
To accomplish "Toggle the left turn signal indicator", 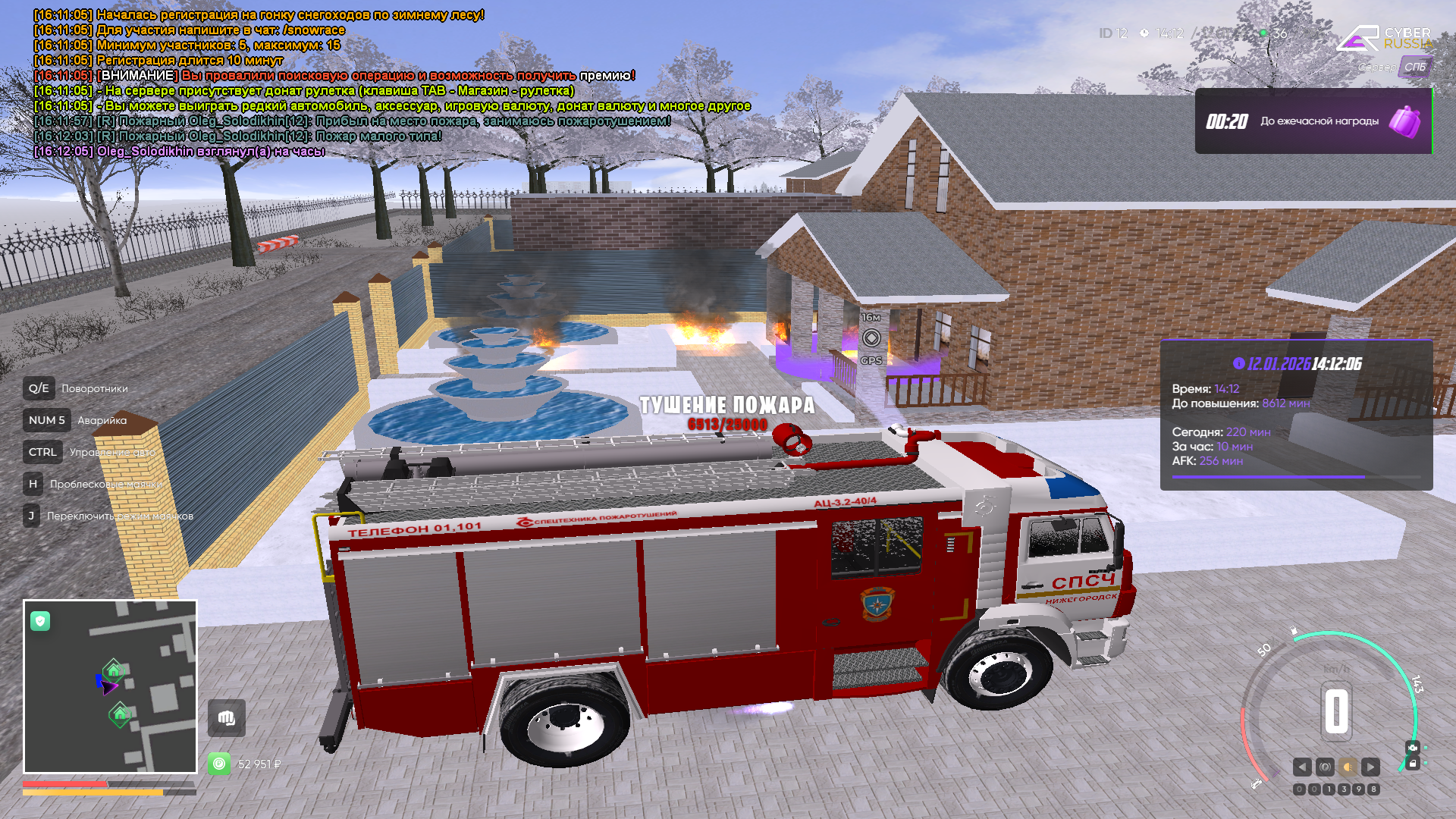I will tap(1302, 767).
